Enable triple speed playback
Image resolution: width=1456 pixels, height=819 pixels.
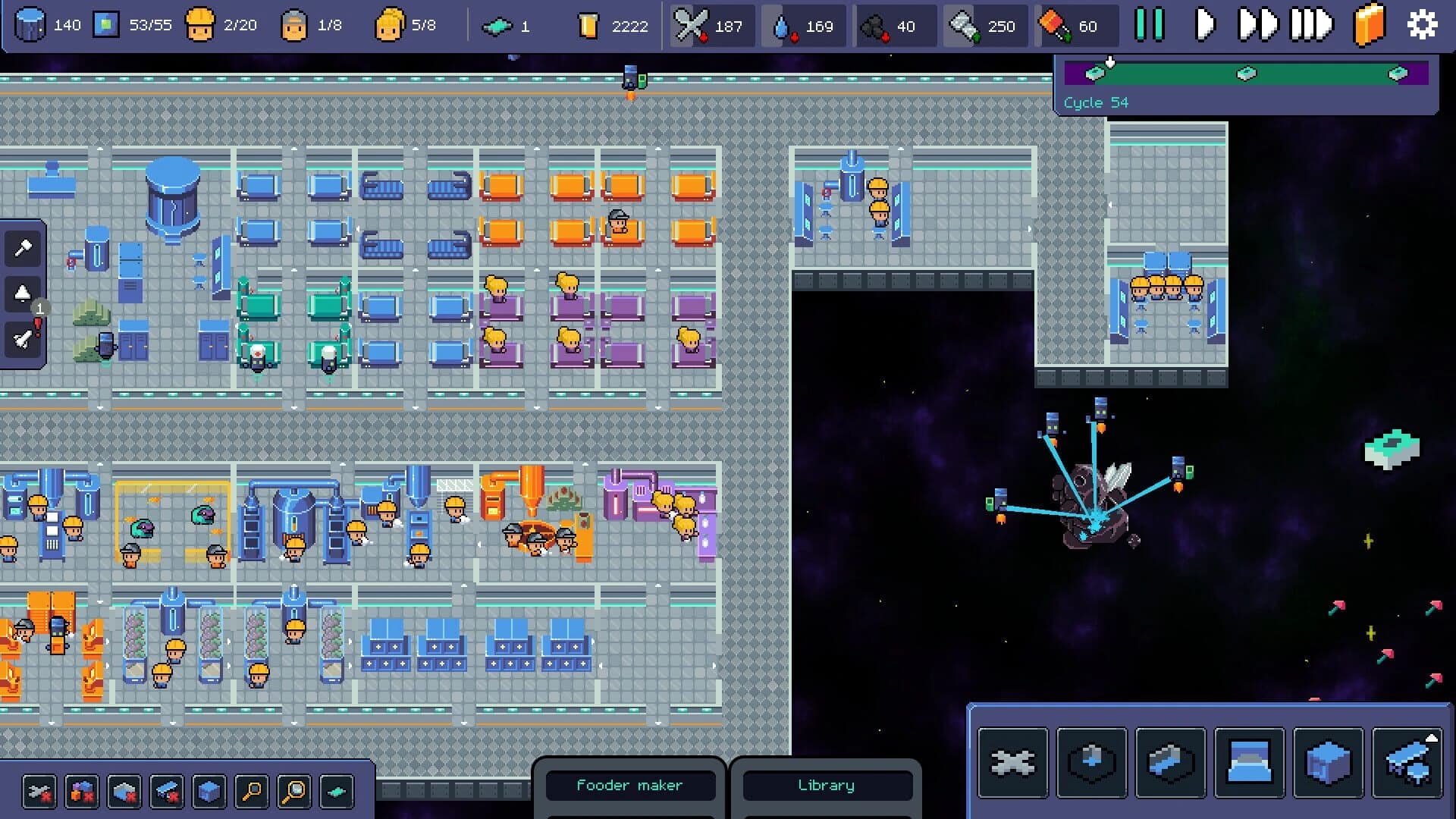coord(1314,24)
